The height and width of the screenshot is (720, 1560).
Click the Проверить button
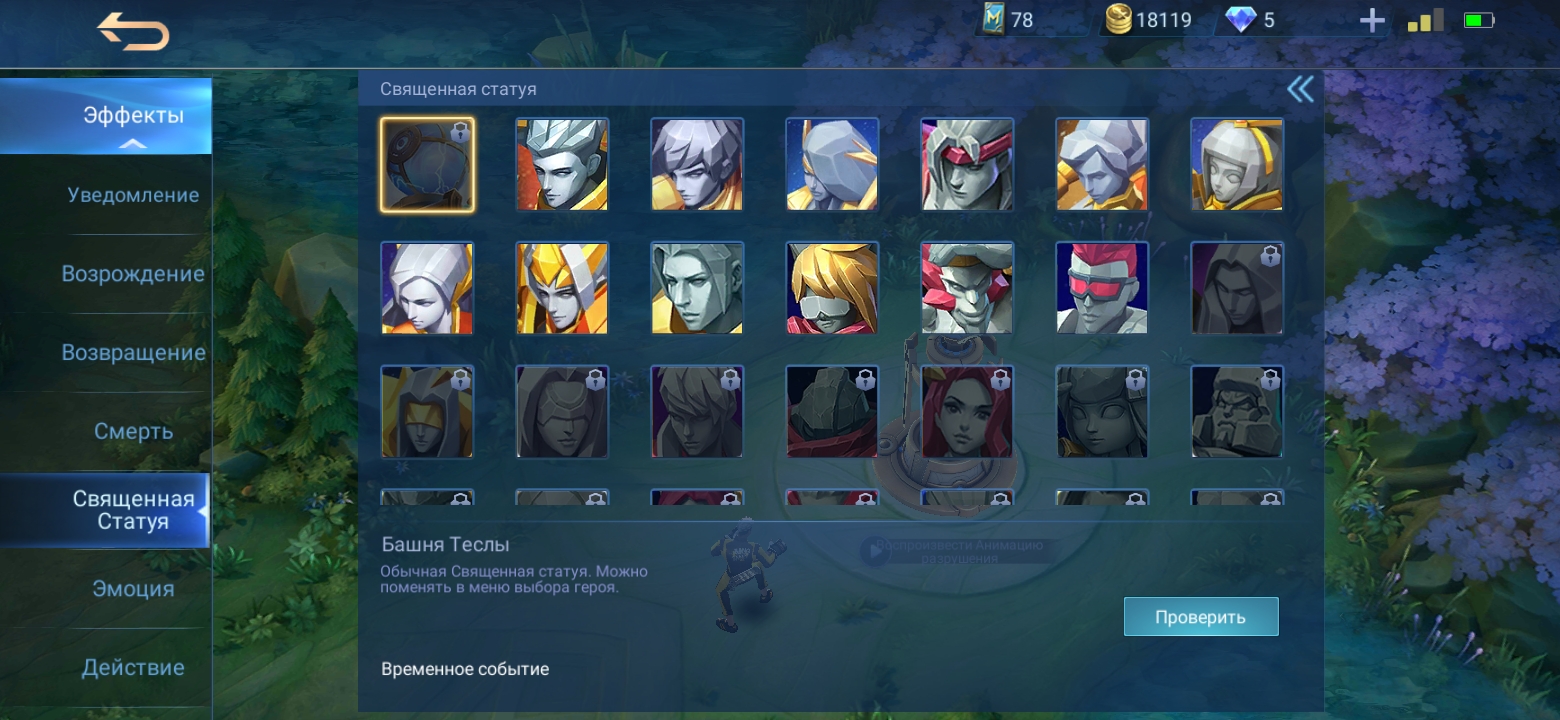point(1200,617)
